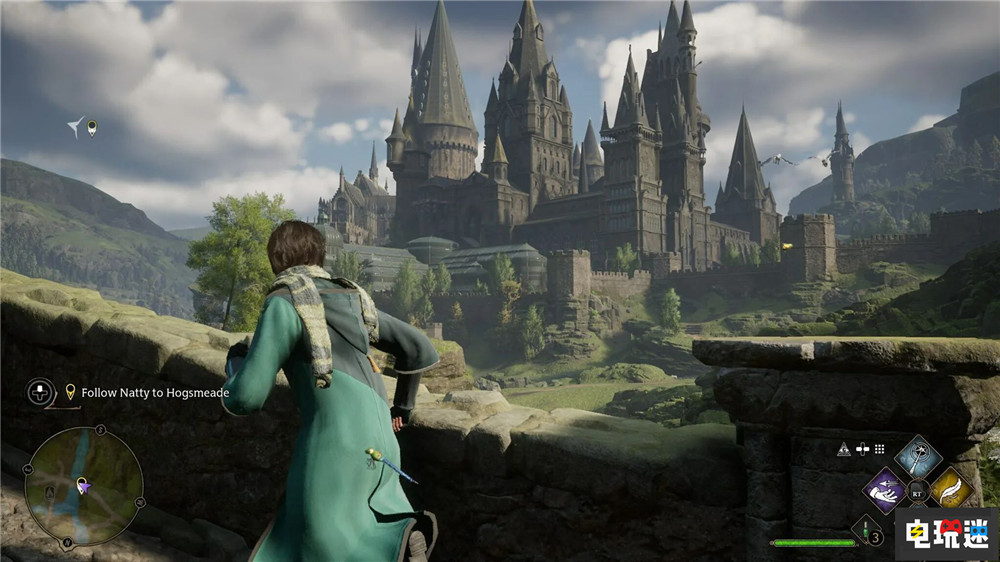Activate the blue wand spell at the diamond's top
The image size is (1000, 562).
pyautogui.click(x=917, y=457)
